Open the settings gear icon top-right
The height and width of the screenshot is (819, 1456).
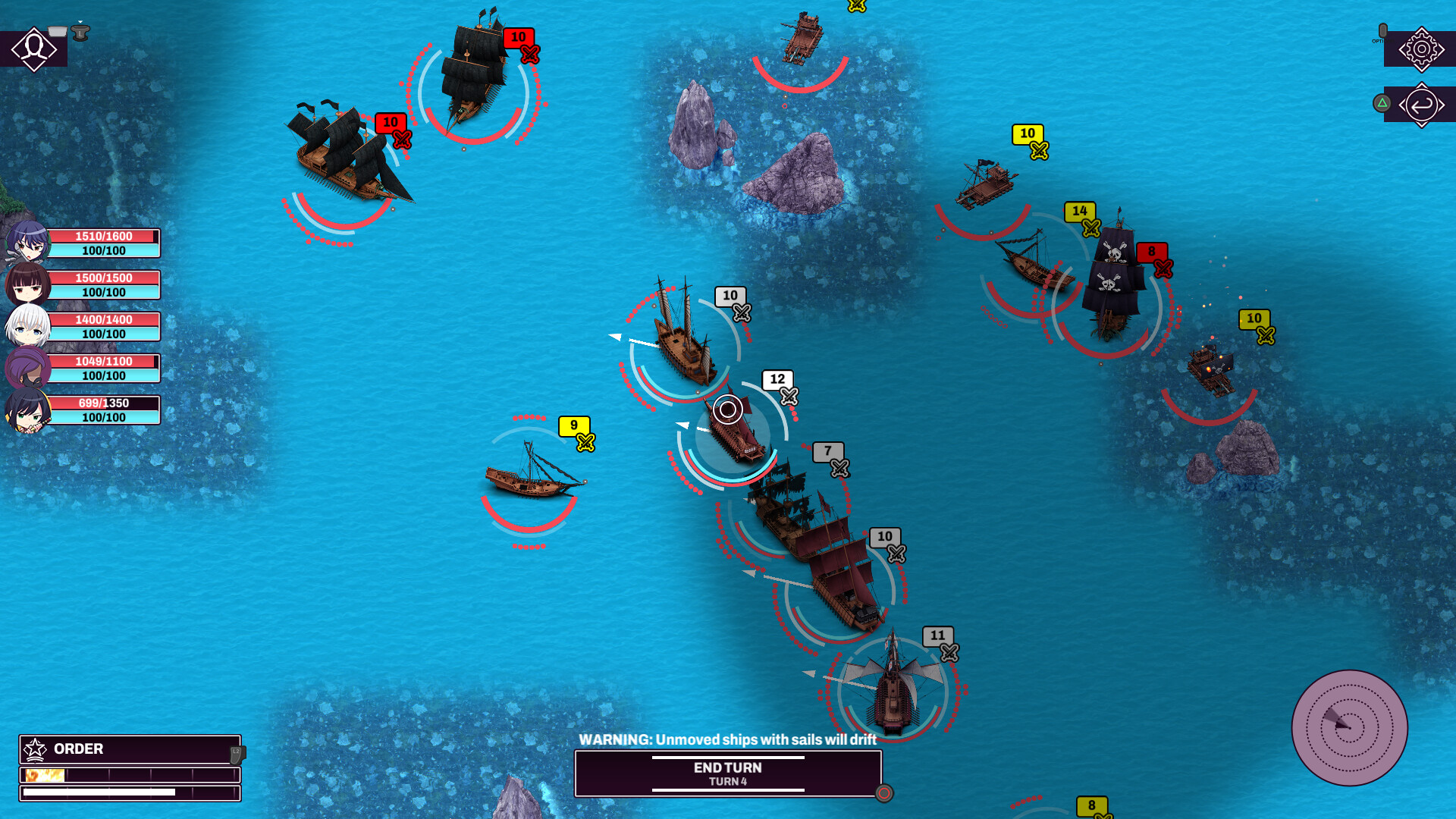[1421, 49]
